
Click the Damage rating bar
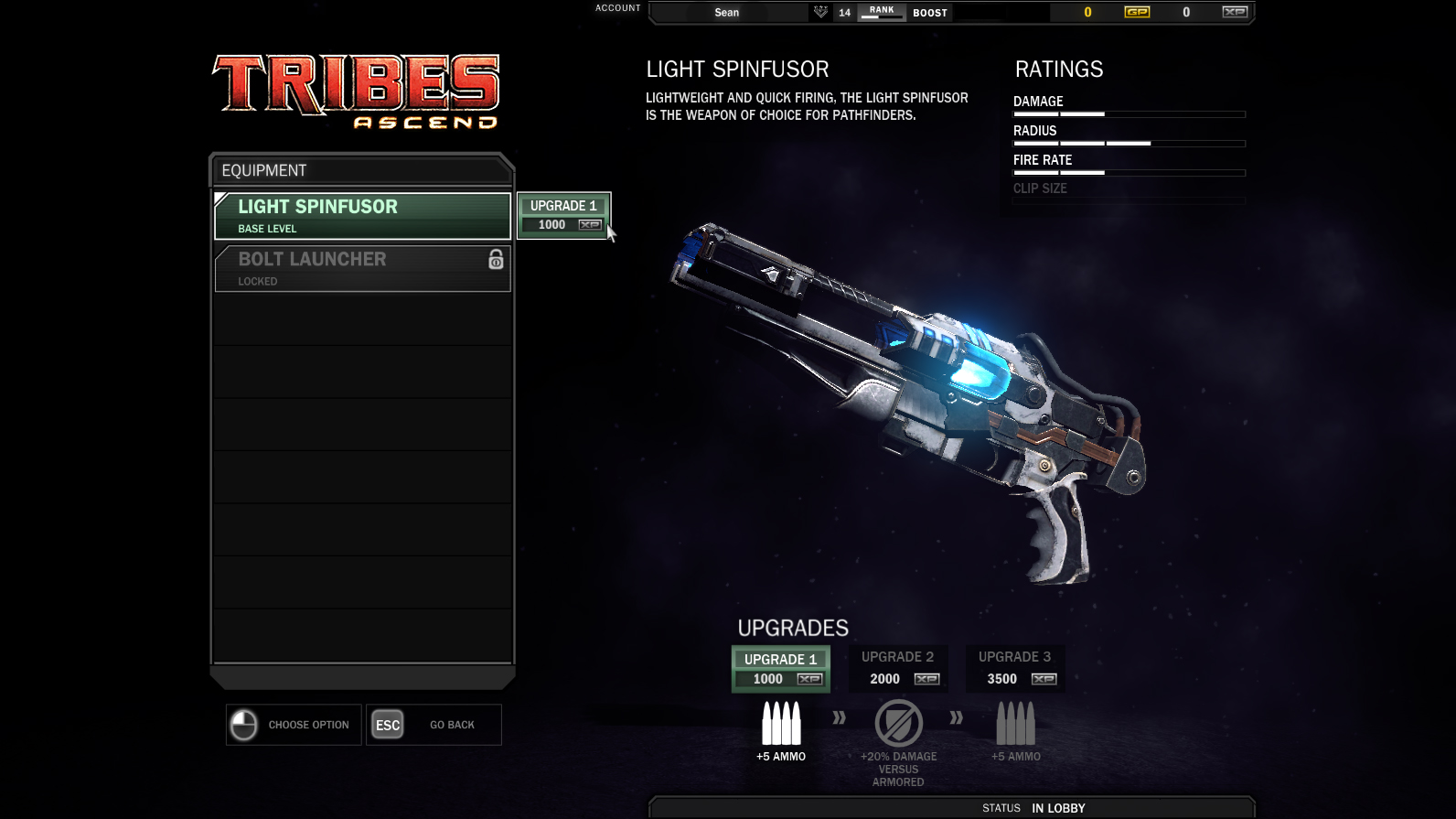pyautogui.click(x=1128, y=113)
